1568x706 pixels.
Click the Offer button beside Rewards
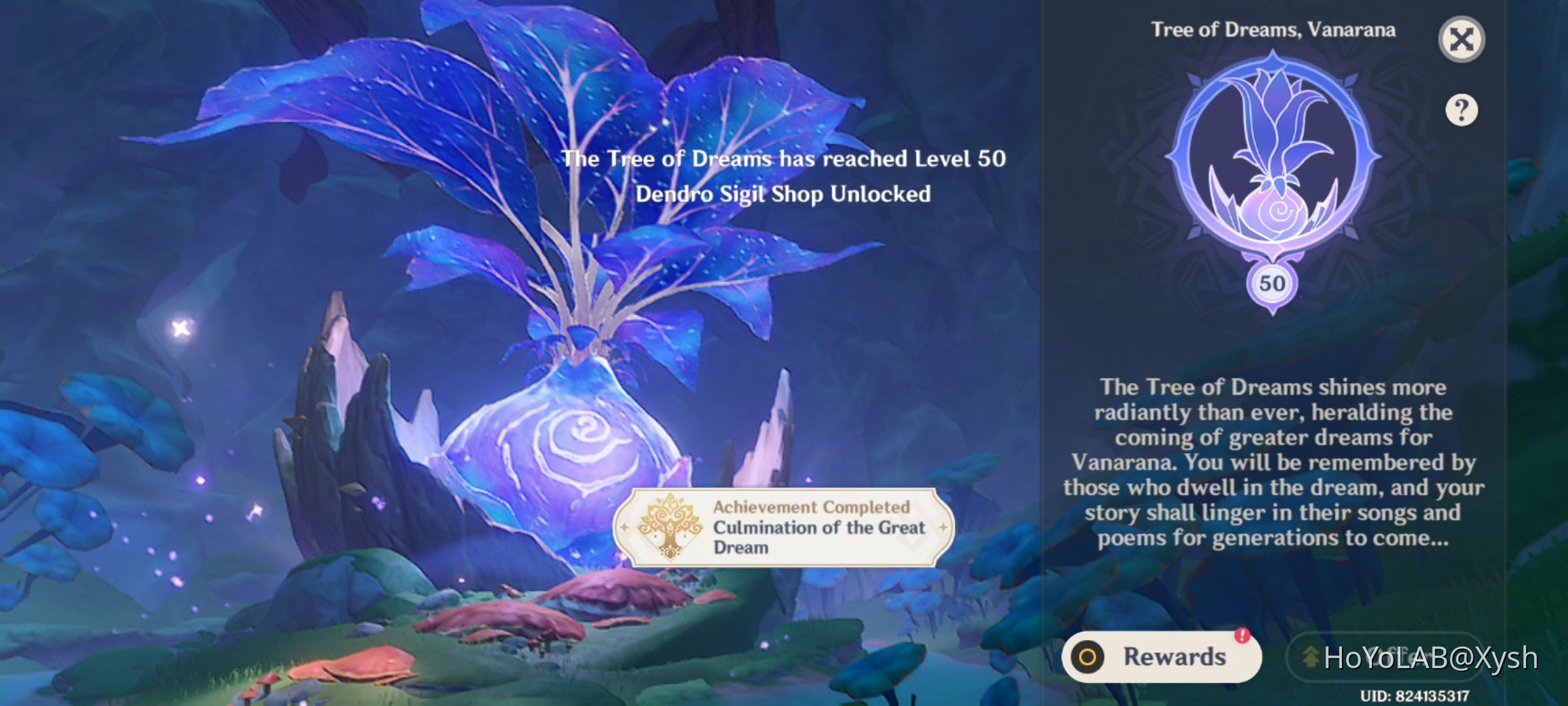pos(1385,658)
